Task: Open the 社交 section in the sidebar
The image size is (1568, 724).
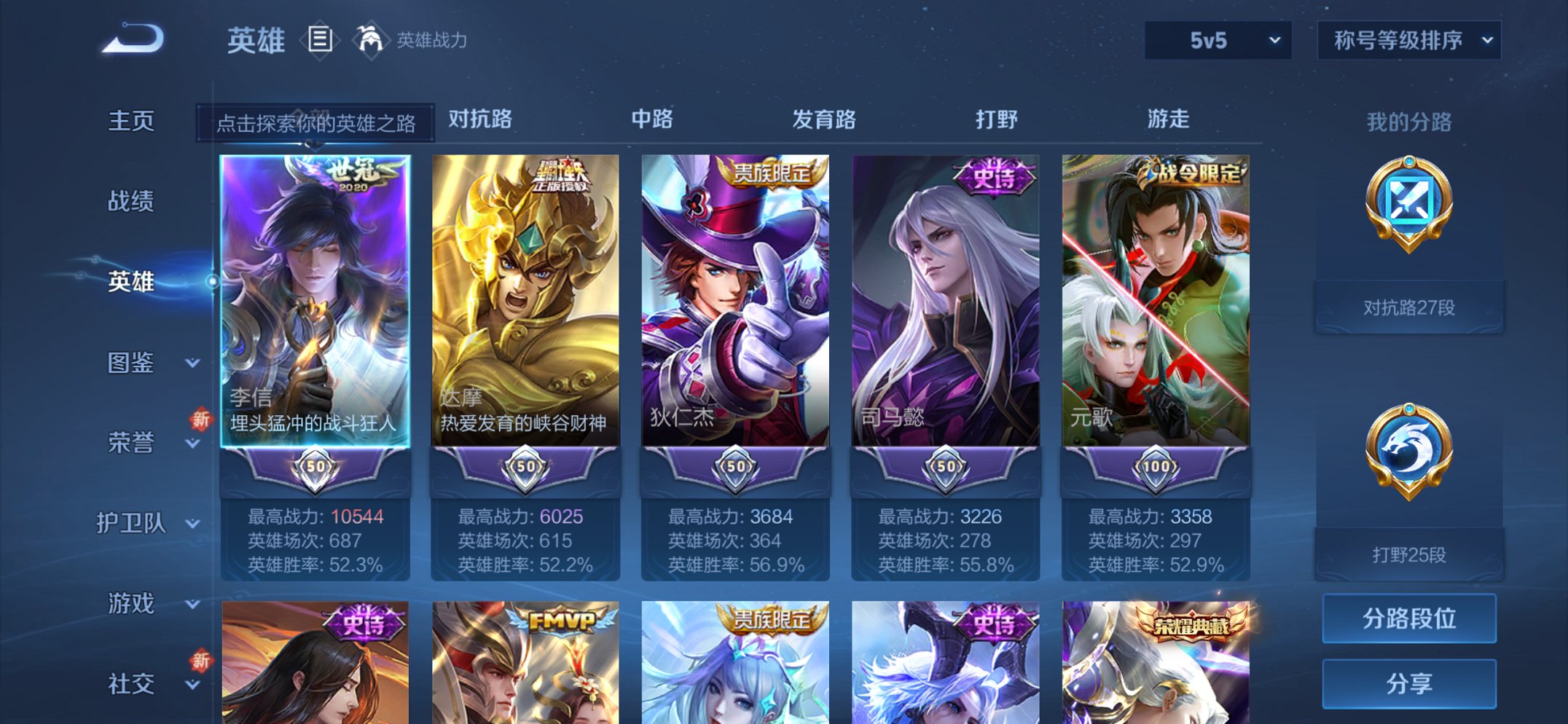Action: [131, 682]
